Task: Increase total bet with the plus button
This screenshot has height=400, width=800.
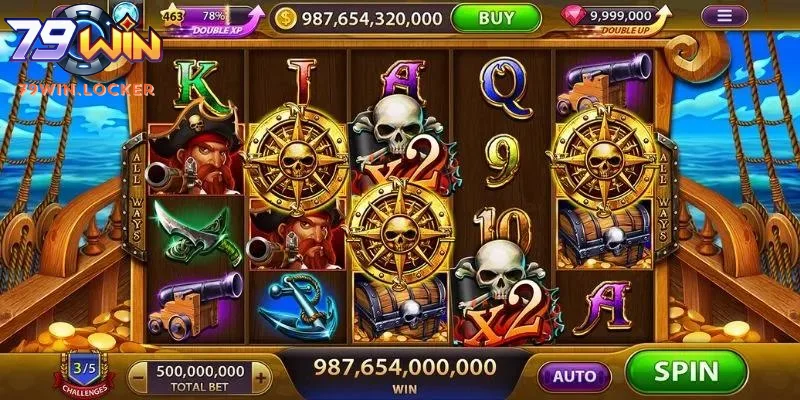Action: pos(261,377)
